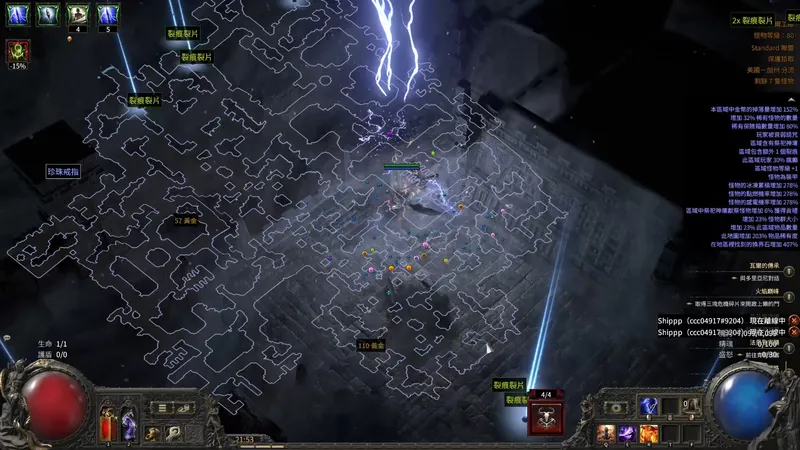Open the three-line menu button
Screen dimensions: 800x450
pos(162,408)
